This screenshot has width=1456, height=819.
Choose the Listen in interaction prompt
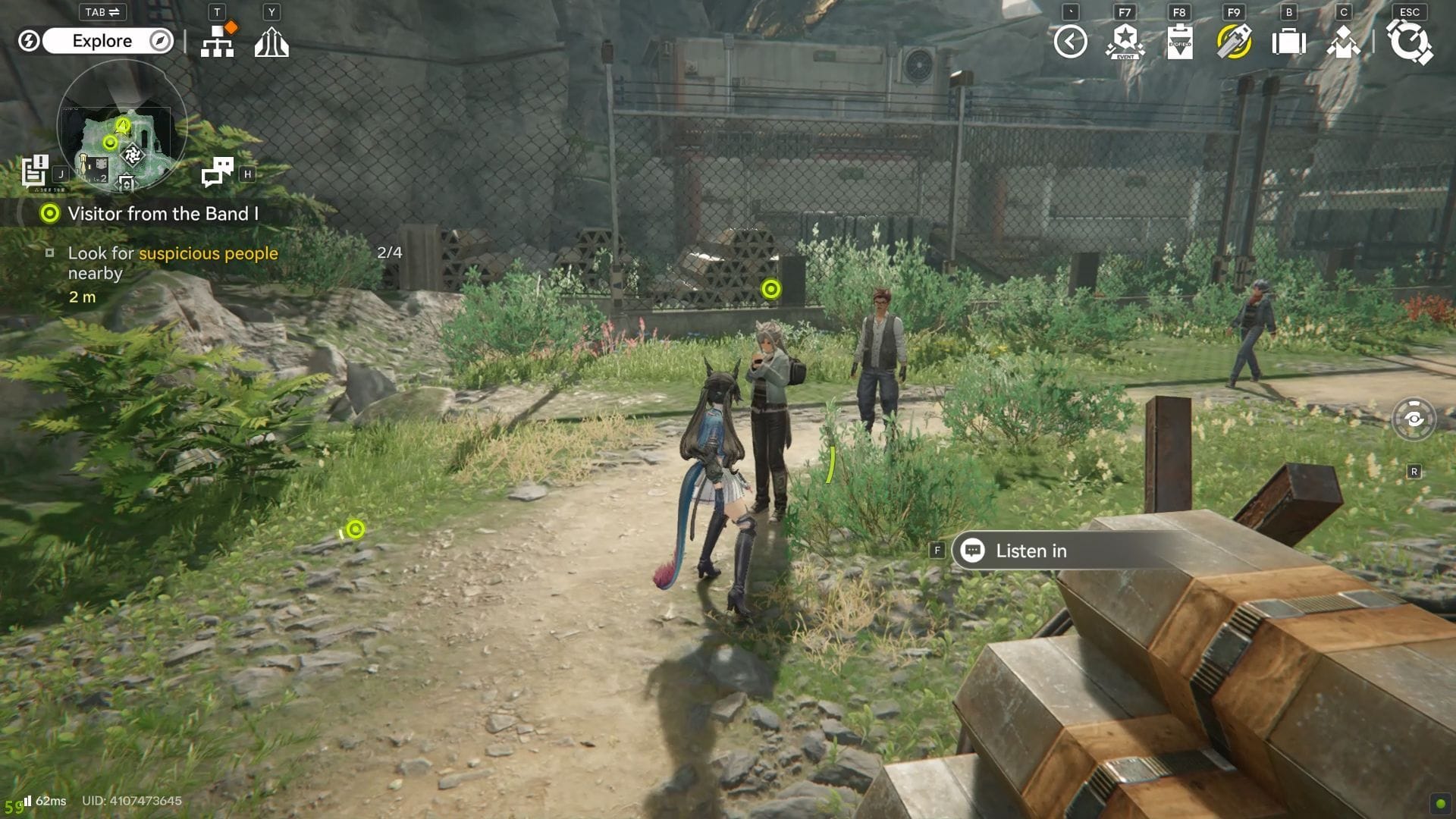[1031, 551]
